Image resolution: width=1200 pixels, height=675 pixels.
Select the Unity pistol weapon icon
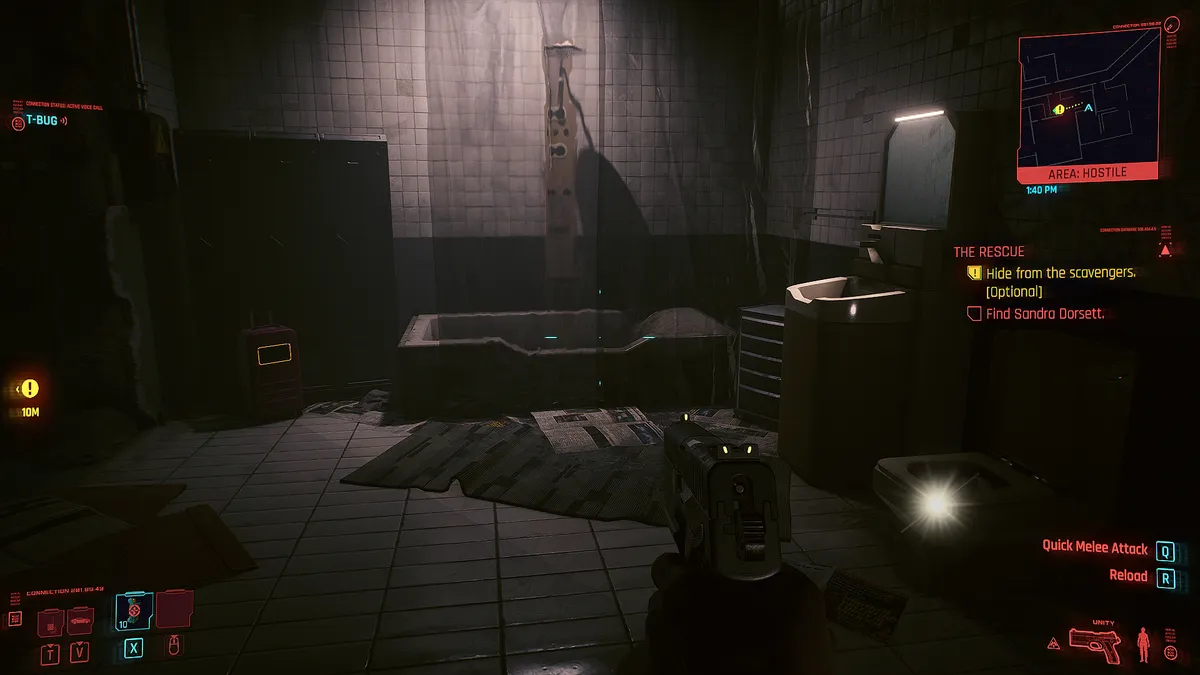(x=1096, y=639)
